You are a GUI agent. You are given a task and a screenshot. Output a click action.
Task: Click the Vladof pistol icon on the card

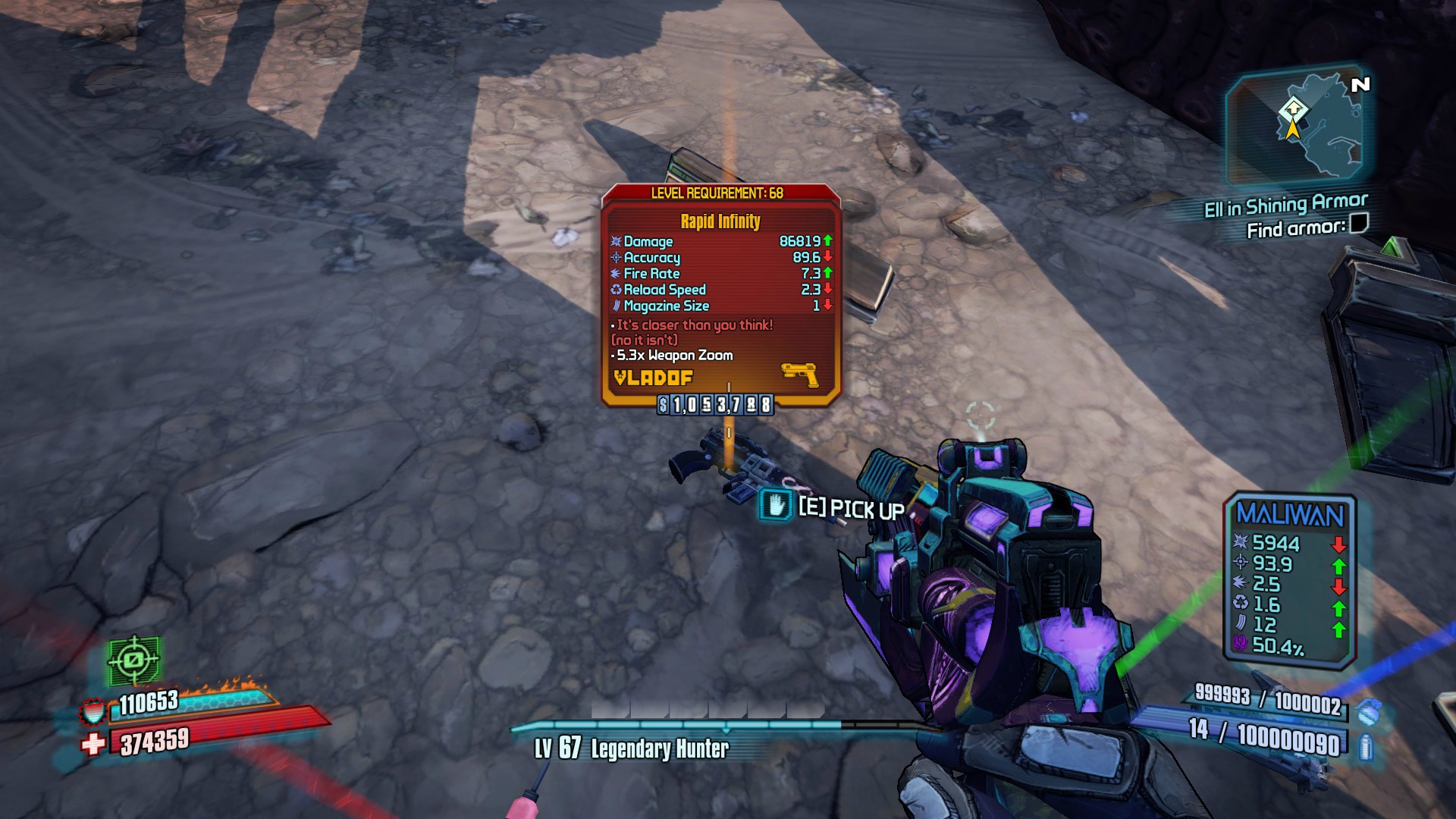(799, 374)
